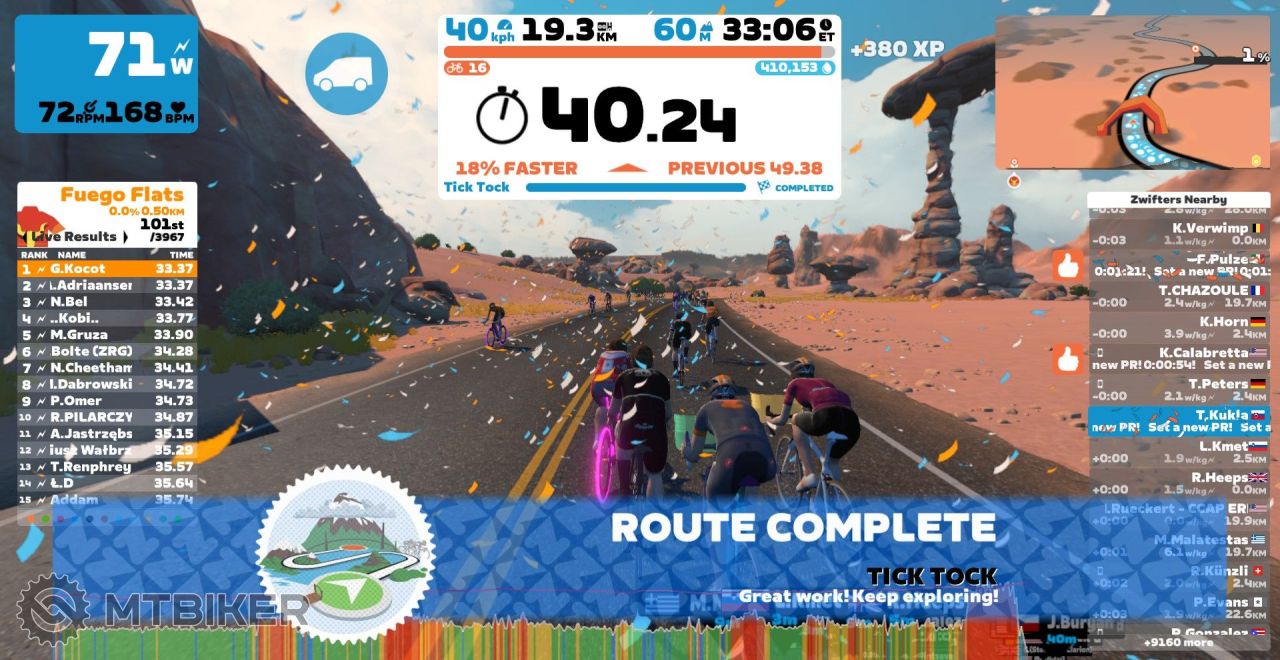Select T.Renphrey in the results list
1280x660 pixels.
pos(108,466)
